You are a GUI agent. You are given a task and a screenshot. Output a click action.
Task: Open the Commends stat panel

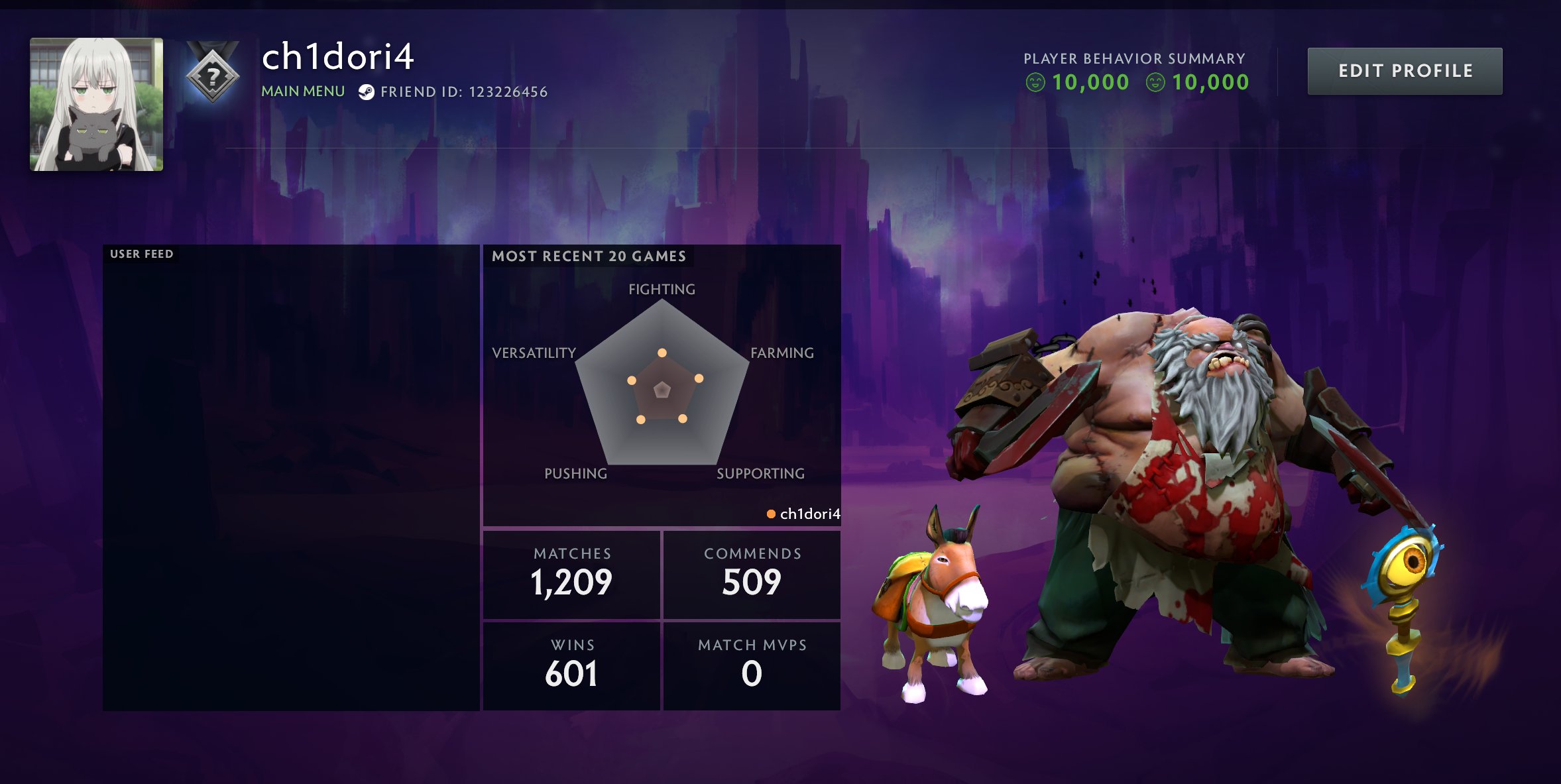point(752,575)
